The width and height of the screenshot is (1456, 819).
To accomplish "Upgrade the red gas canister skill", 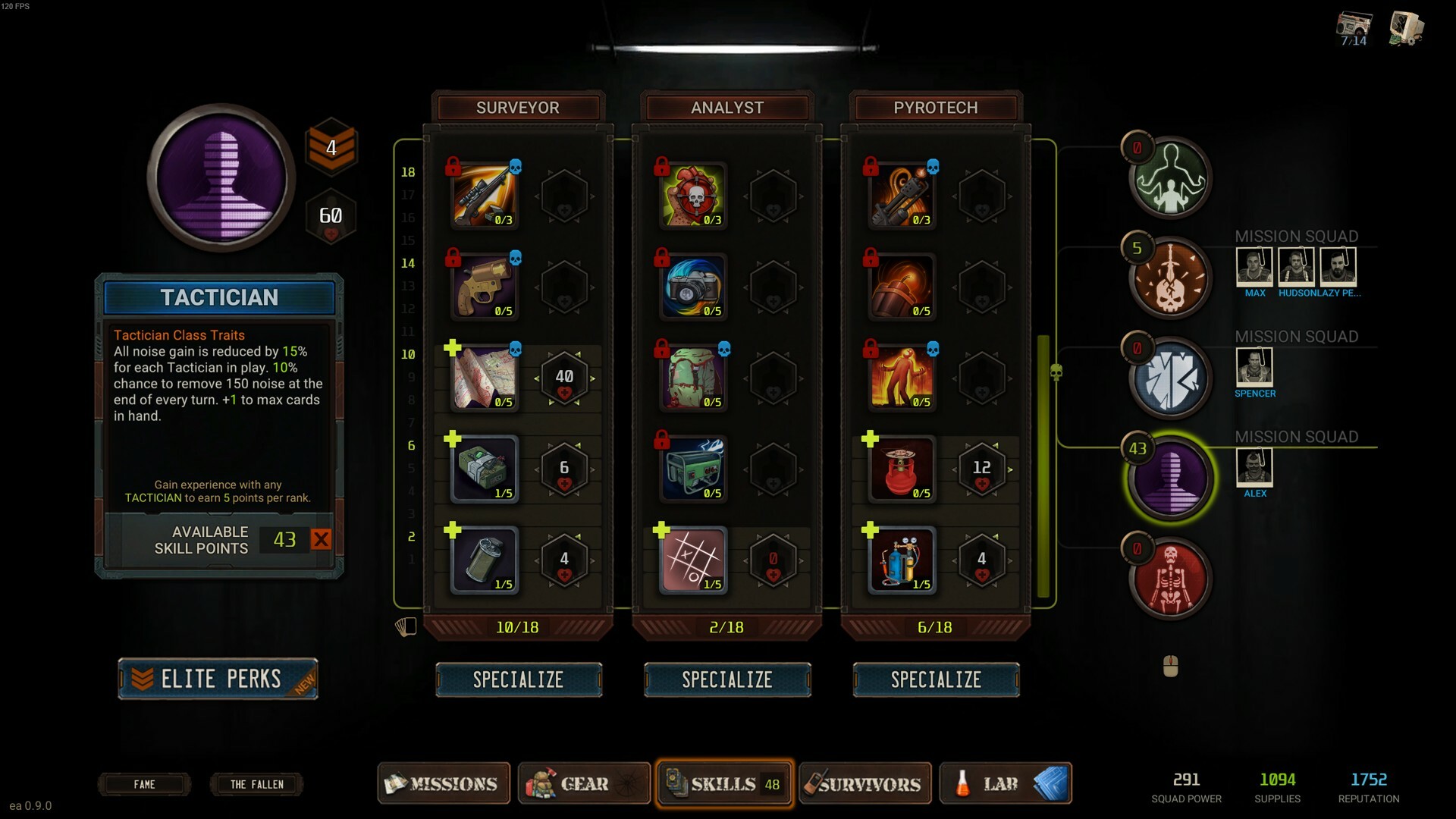I will pos(870,439).
